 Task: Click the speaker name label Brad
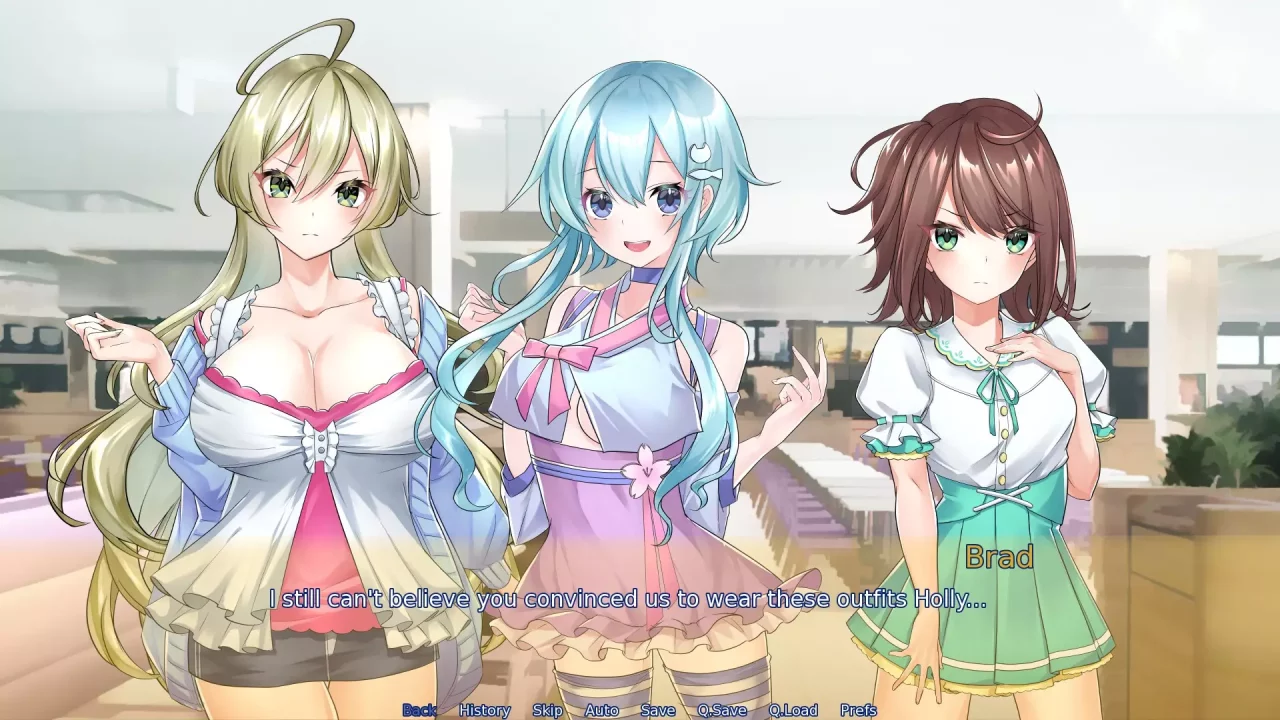click(998, 558)
